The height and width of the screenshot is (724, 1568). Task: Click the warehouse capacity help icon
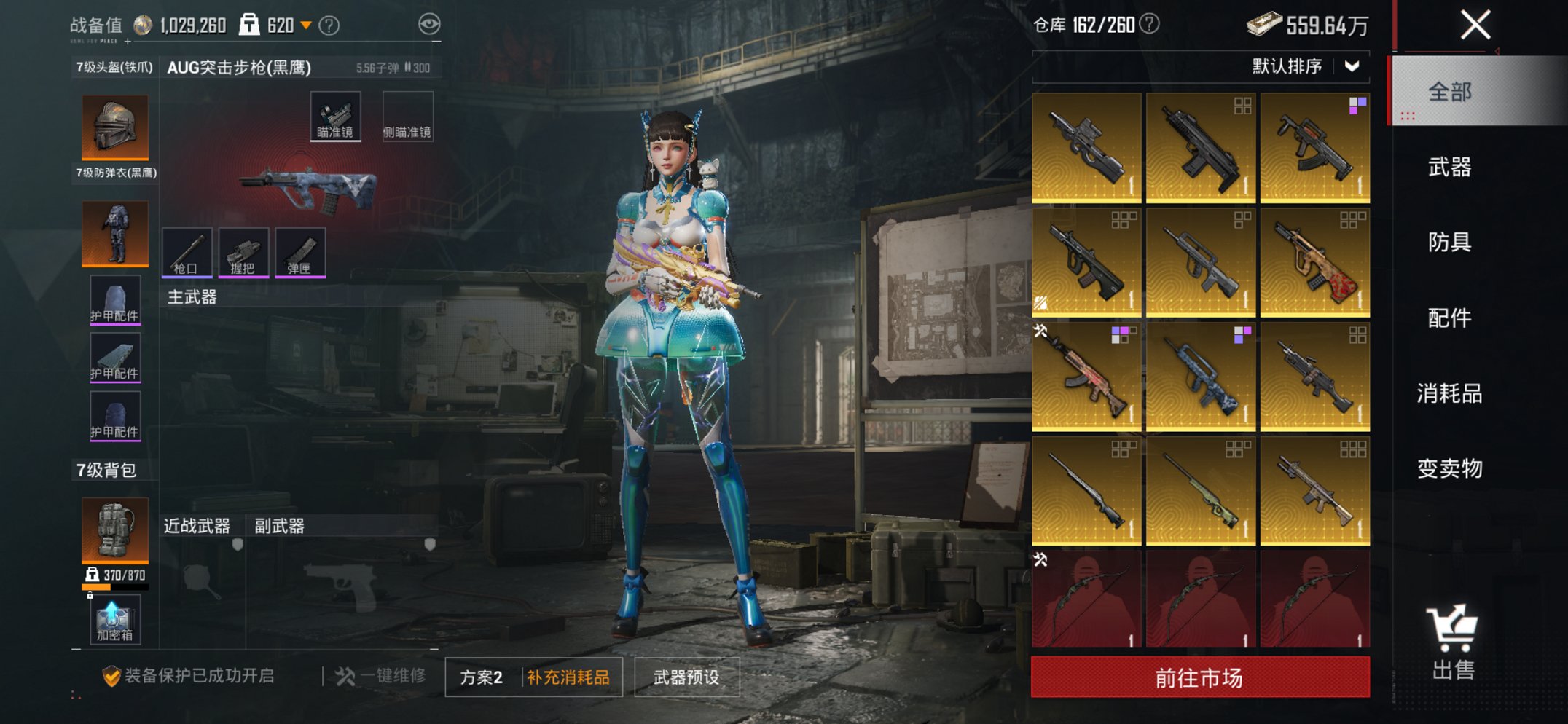1149,25
